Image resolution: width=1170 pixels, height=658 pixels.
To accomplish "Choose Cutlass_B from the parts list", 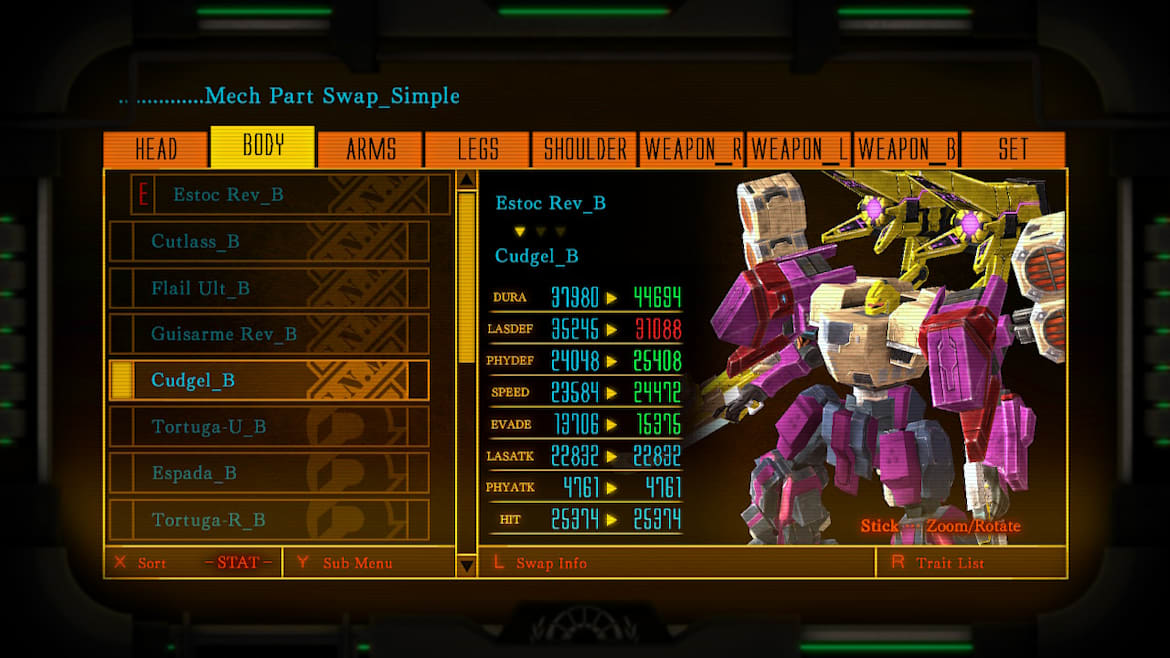I will [268, 242].
